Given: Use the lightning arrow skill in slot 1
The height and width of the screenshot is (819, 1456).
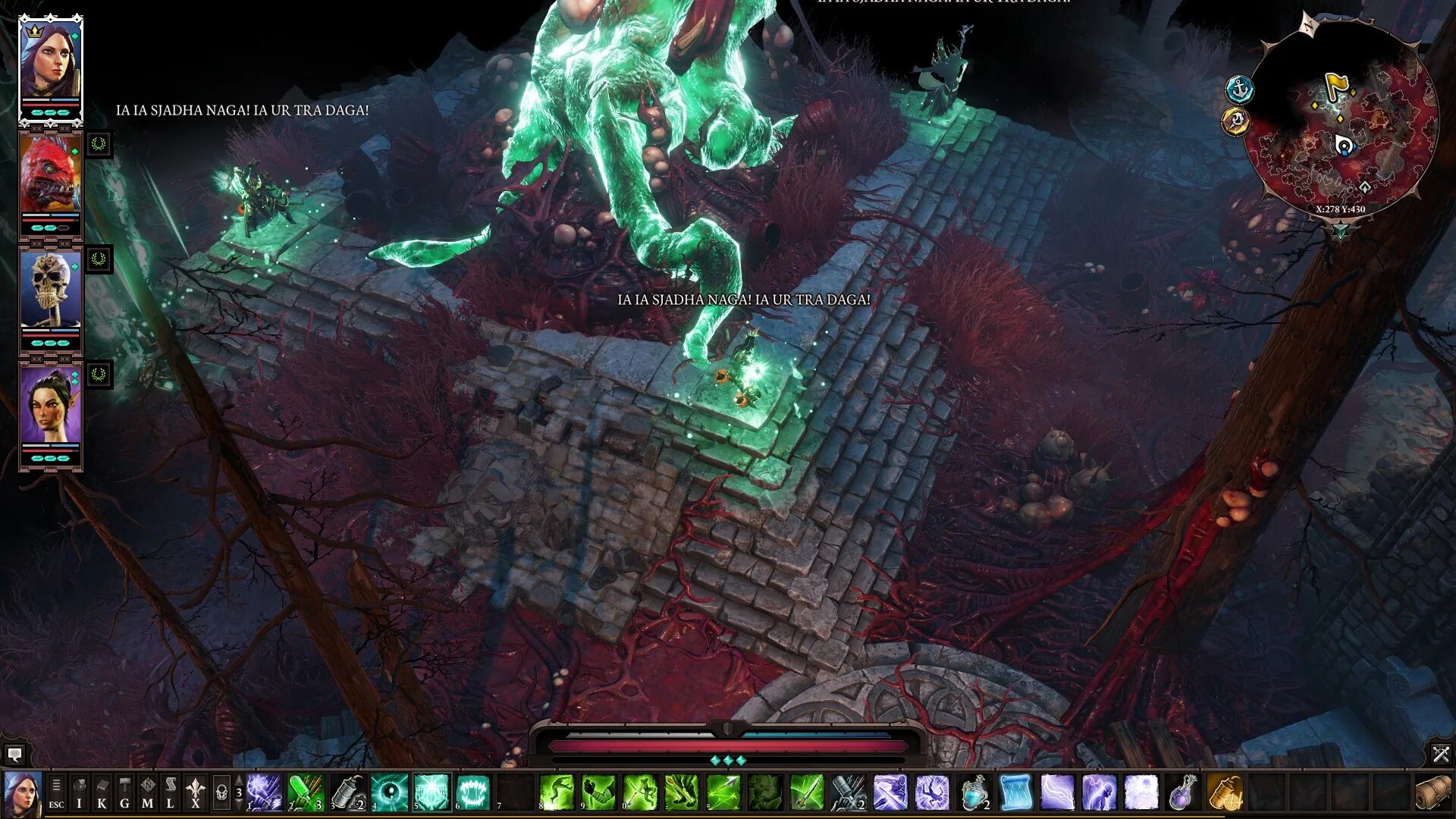Looking at the screenshot, I should pos(264,793).
